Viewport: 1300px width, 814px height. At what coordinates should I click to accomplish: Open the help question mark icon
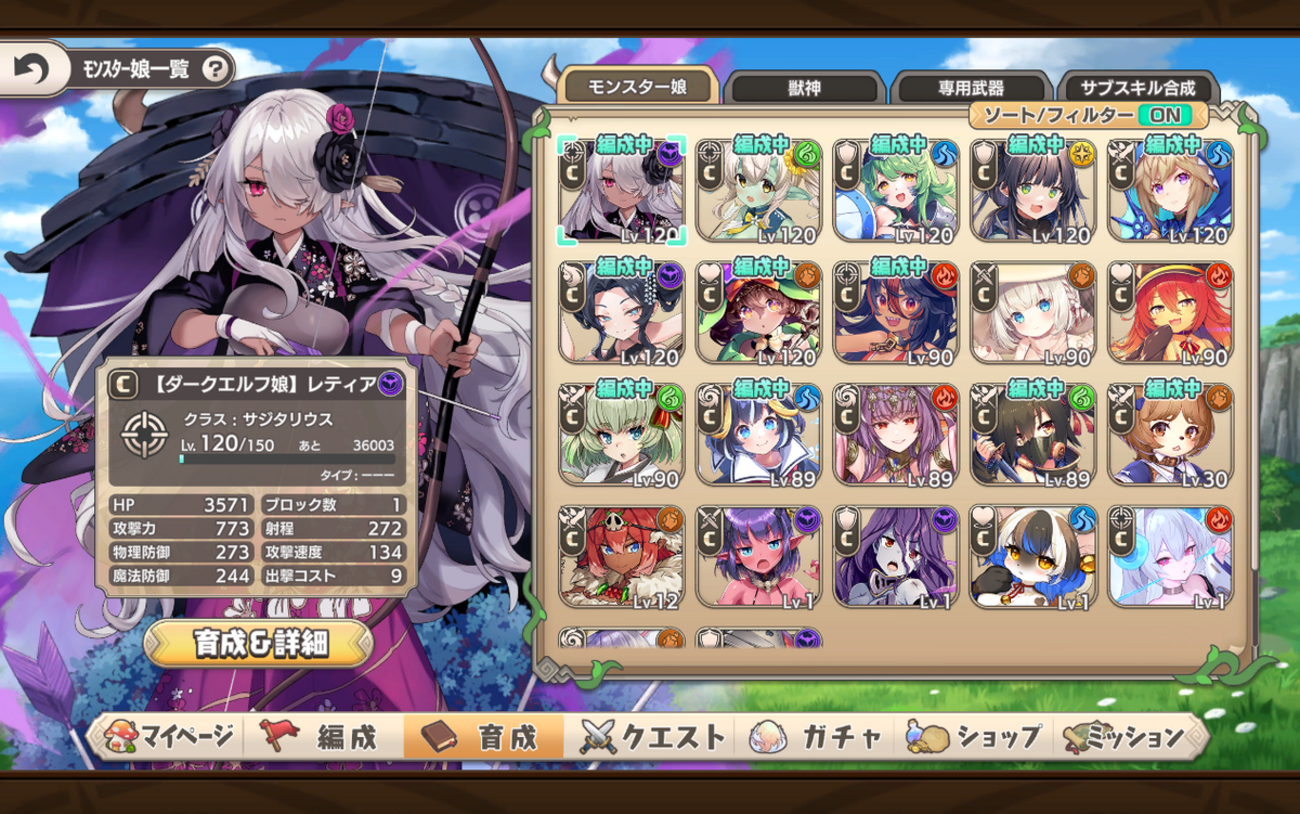coord(215,69)
